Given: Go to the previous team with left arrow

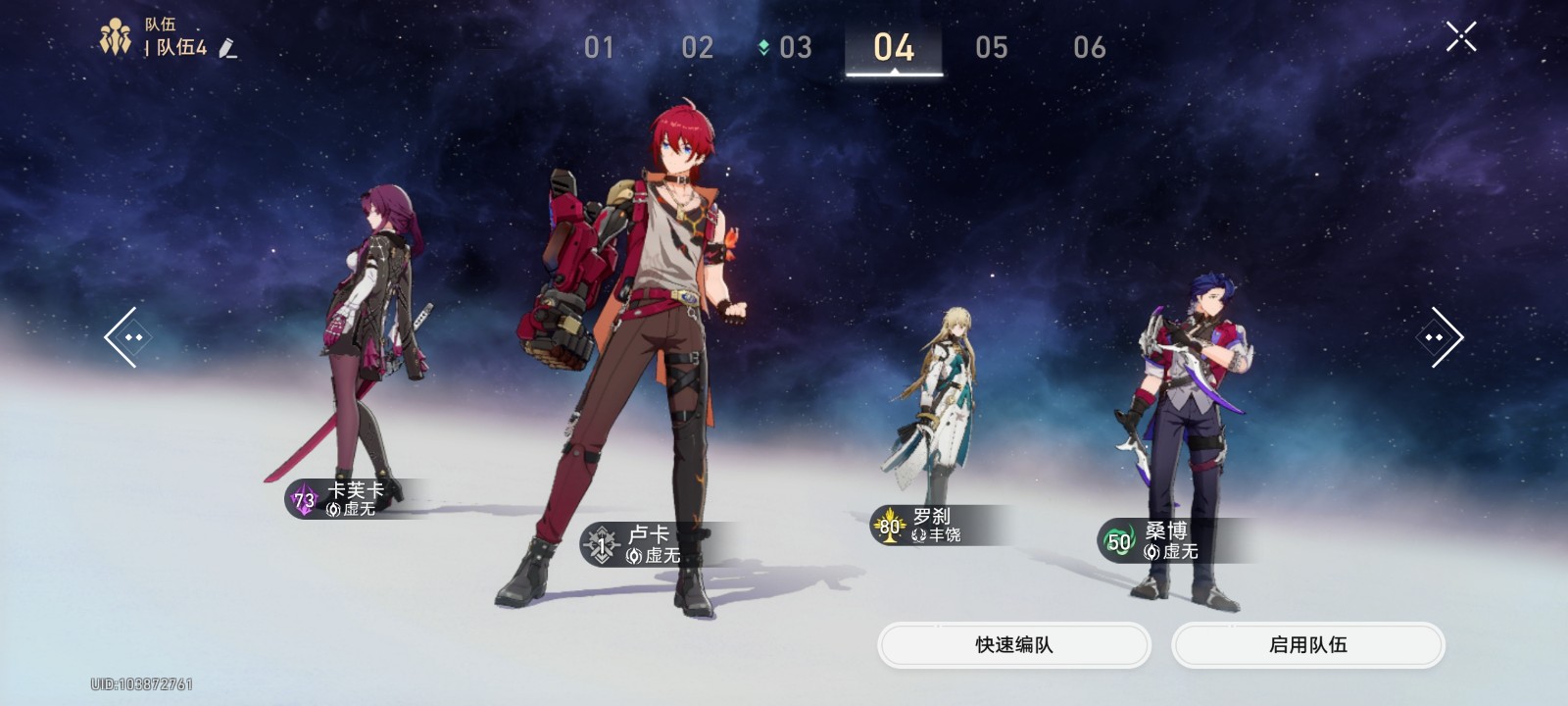Looking at the screenshot, I should pyautogui.click(x=124, y=337).
